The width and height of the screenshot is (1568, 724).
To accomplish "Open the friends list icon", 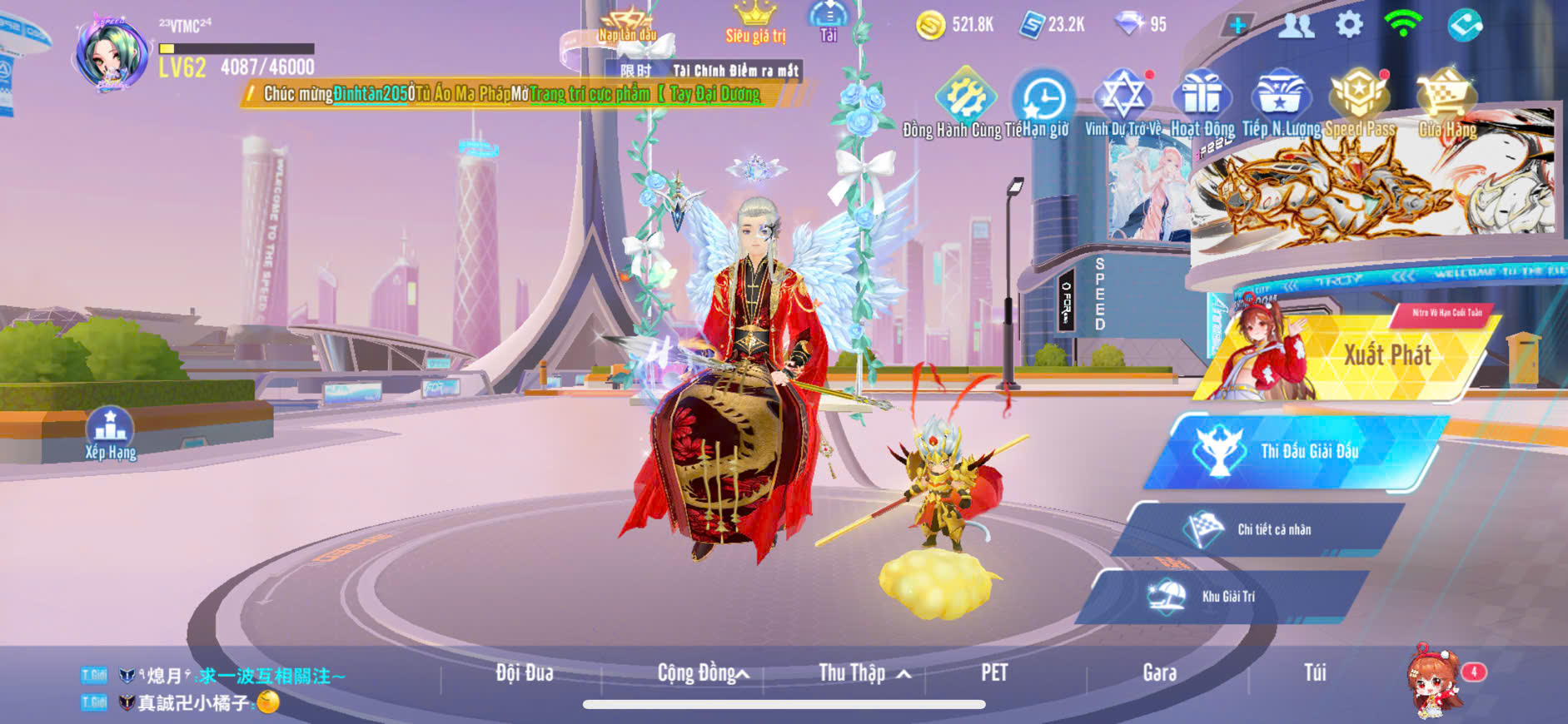I will 1296,26.
